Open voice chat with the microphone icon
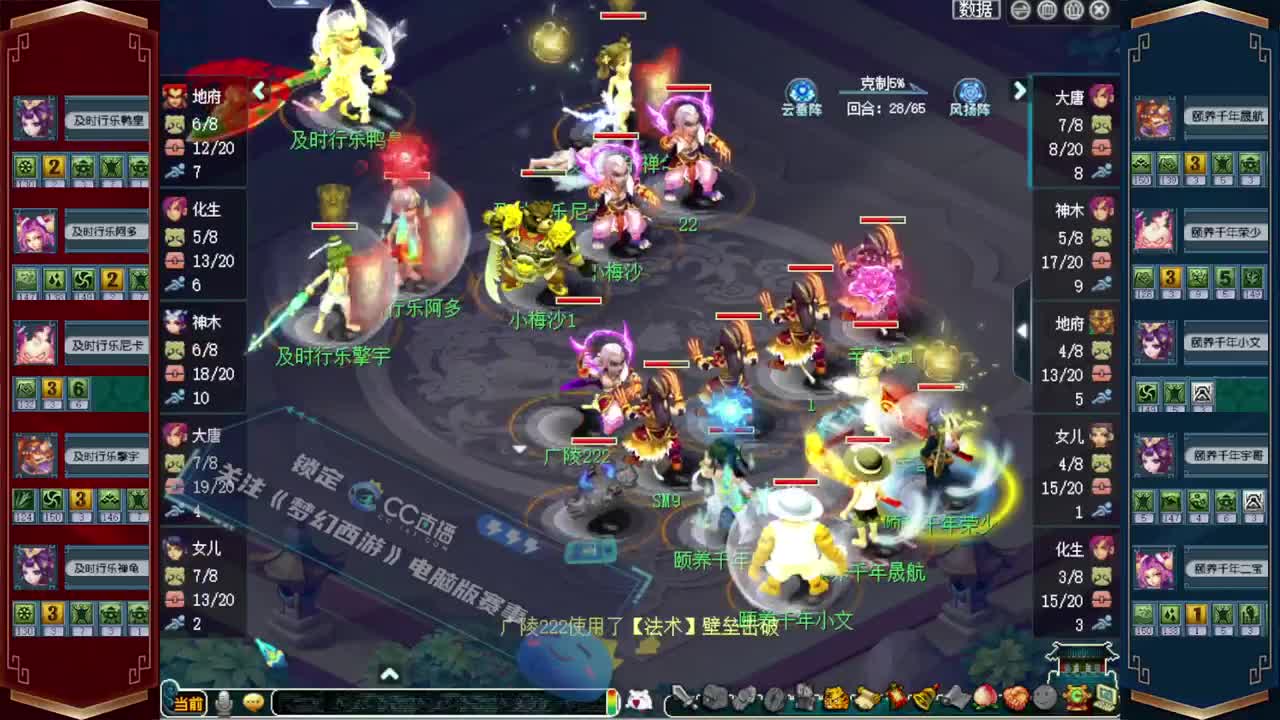Screen dimensions: 1280x720 224,703
